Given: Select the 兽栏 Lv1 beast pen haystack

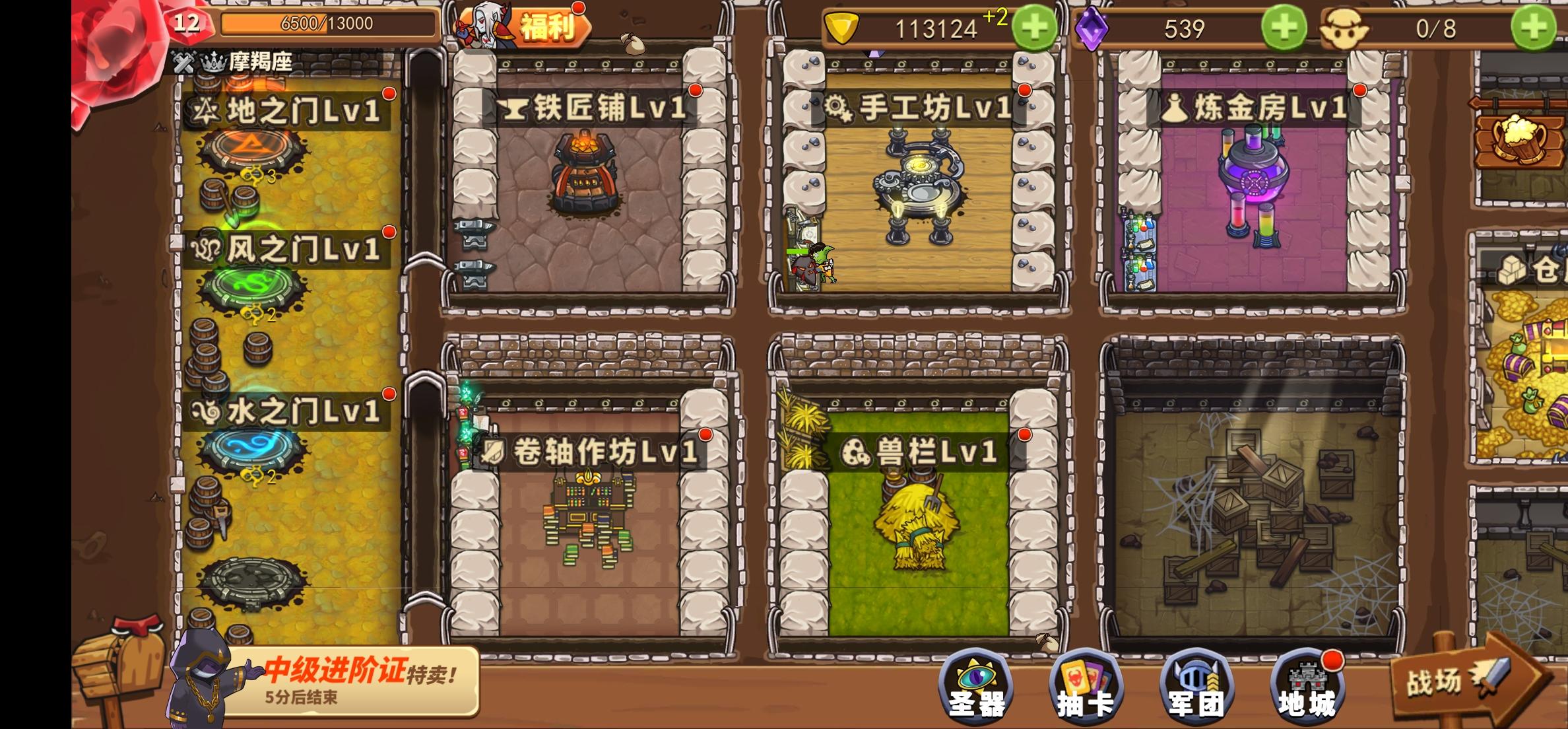Looking at the screenshot, I should [917, 528].
